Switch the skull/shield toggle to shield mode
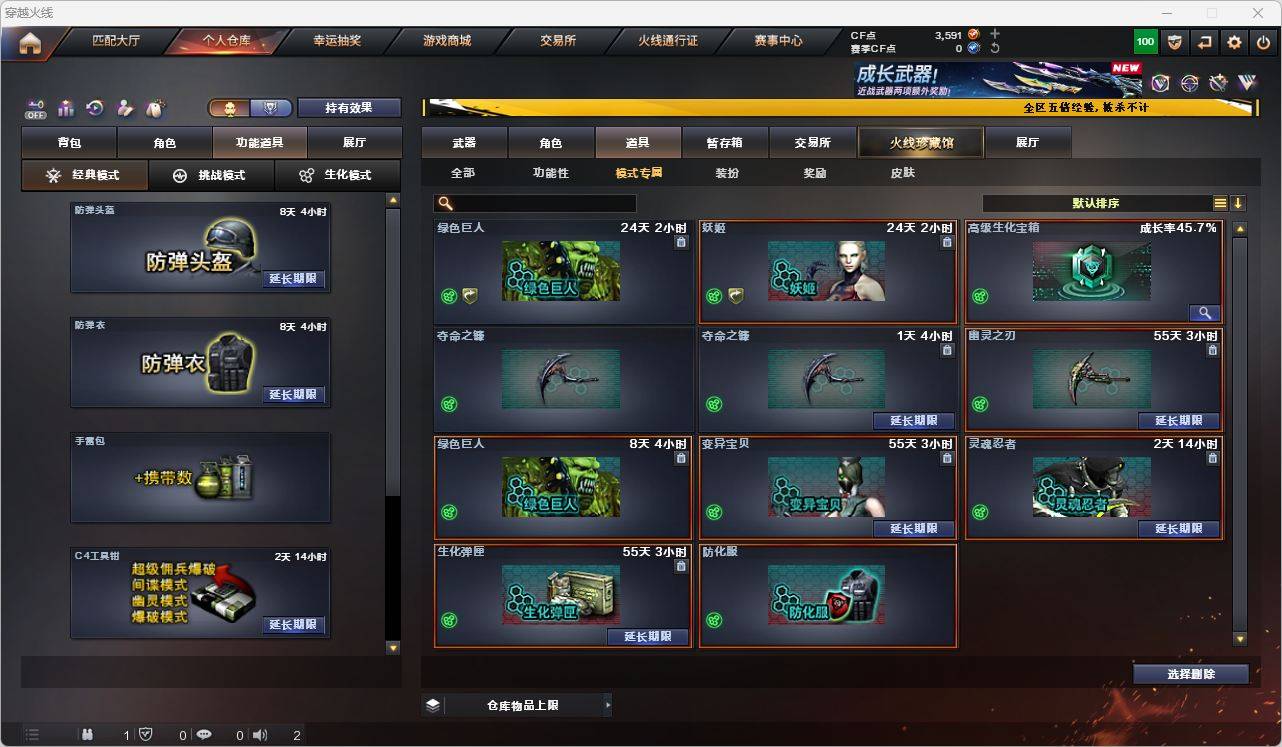Screen dimensions: 1282x747 coord(270,107)
